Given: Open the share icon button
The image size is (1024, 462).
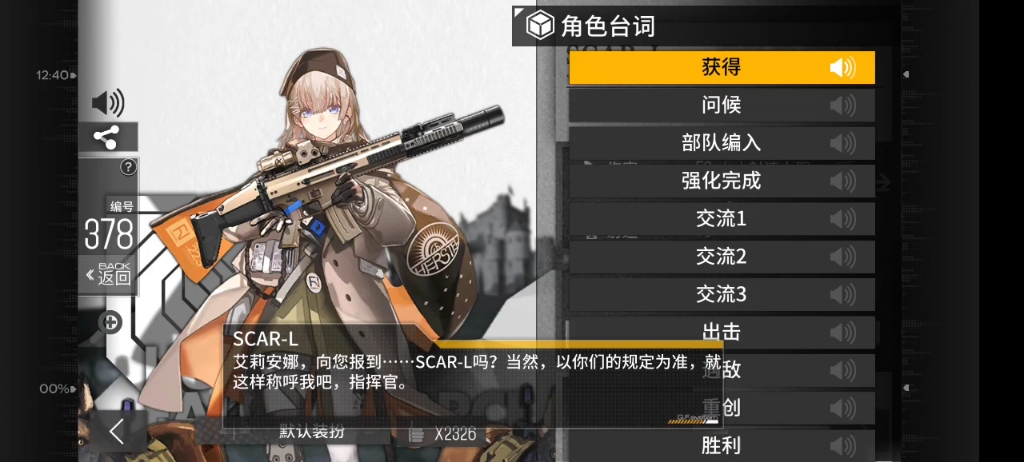Looking at the screenshot, I should click(107, 137).
